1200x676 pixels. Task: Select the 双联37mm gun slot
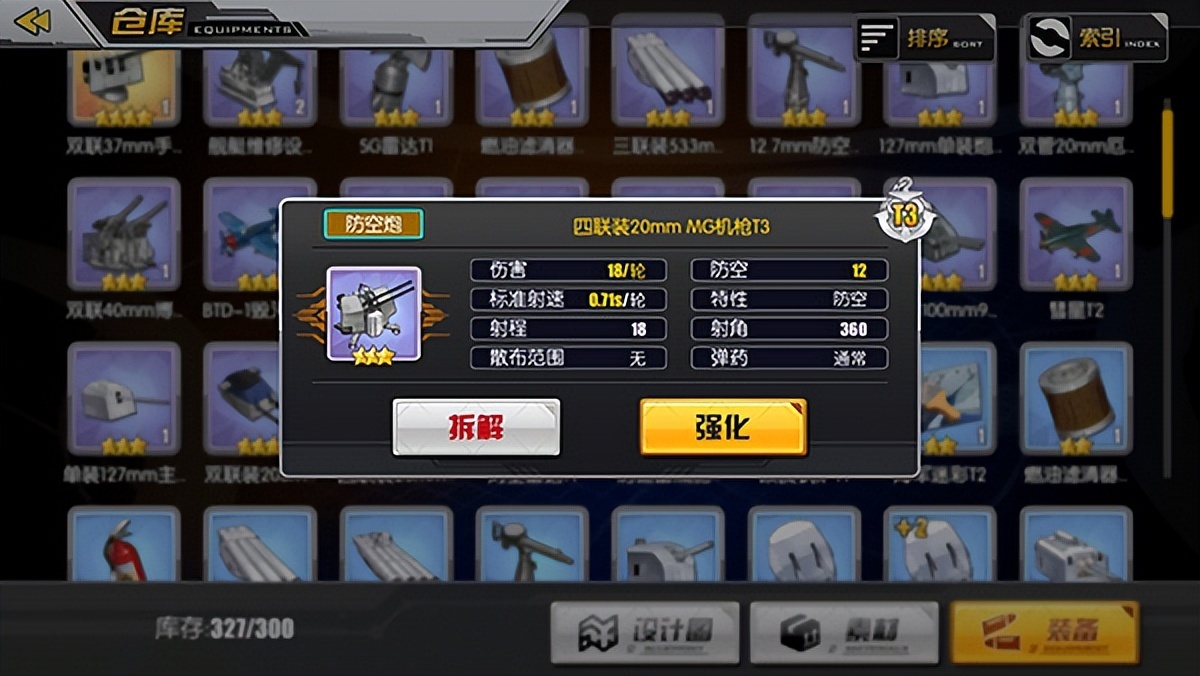point(124,80)
